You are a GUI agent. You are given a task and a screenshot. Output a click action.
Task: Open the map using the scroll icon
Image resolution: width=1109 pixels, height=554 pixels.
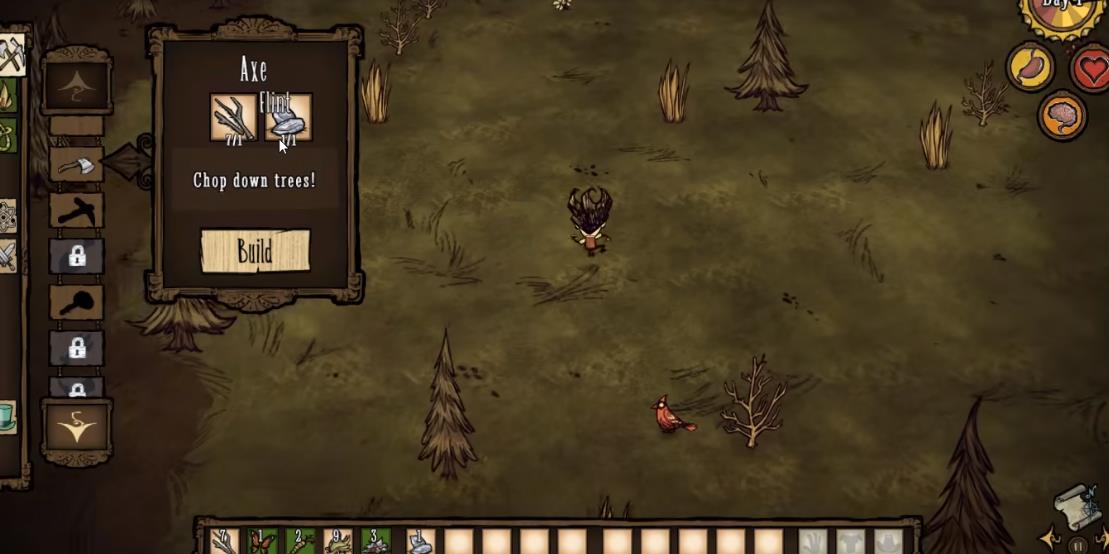[x=1076, y=508]
